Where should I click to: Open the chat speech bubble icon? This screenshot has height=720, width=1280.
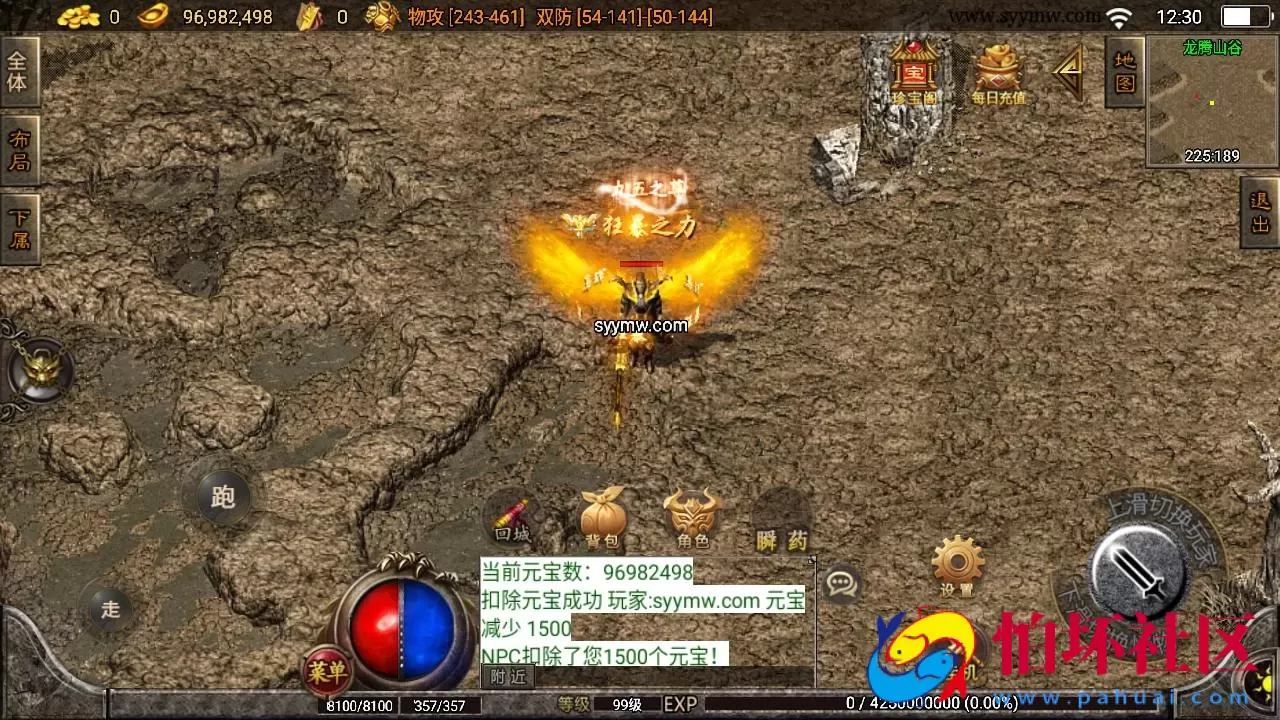843,583
